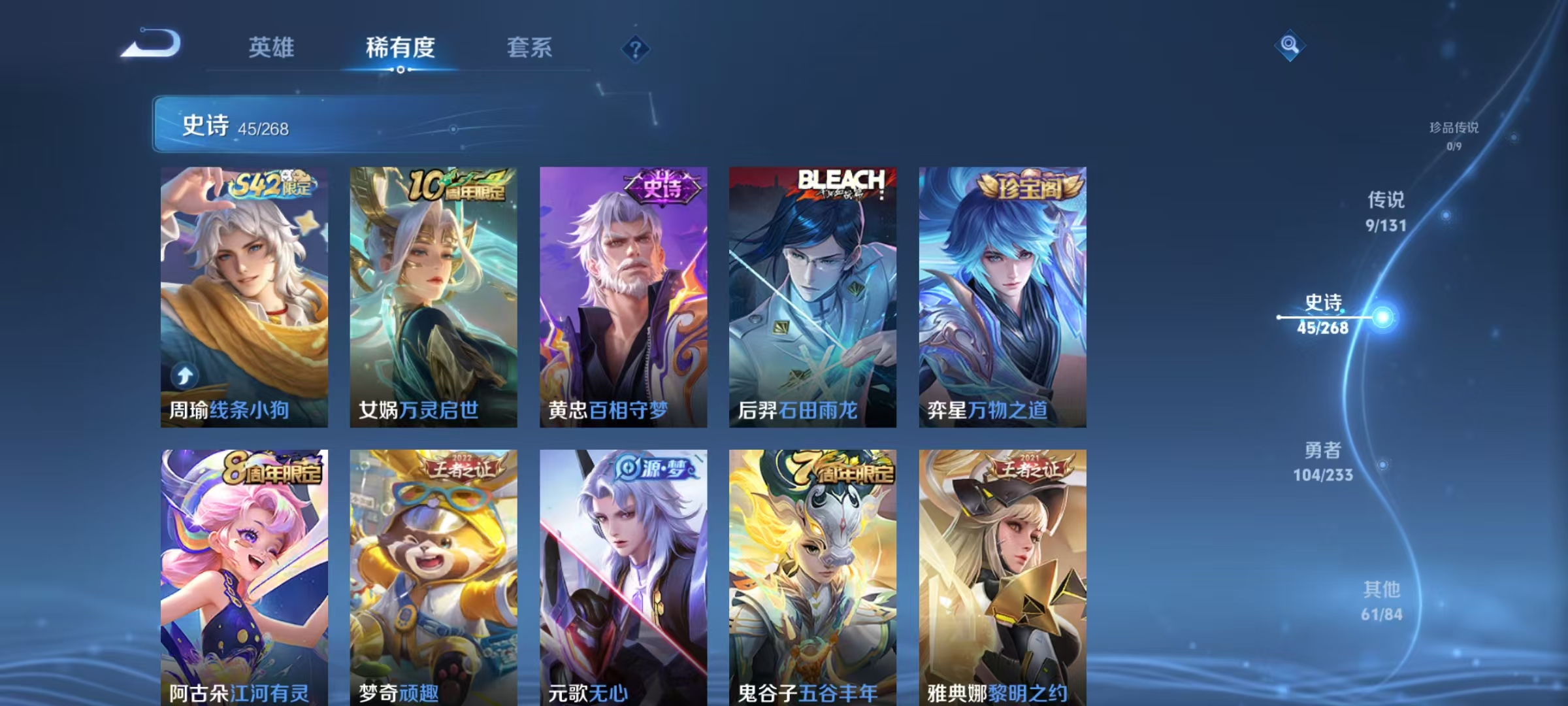Image resolution: width=1568 pixels, height=706 pixels.
Task: Click the 史诗 banner badge on 黄忠 skin
Action: [x=661, y=188]
